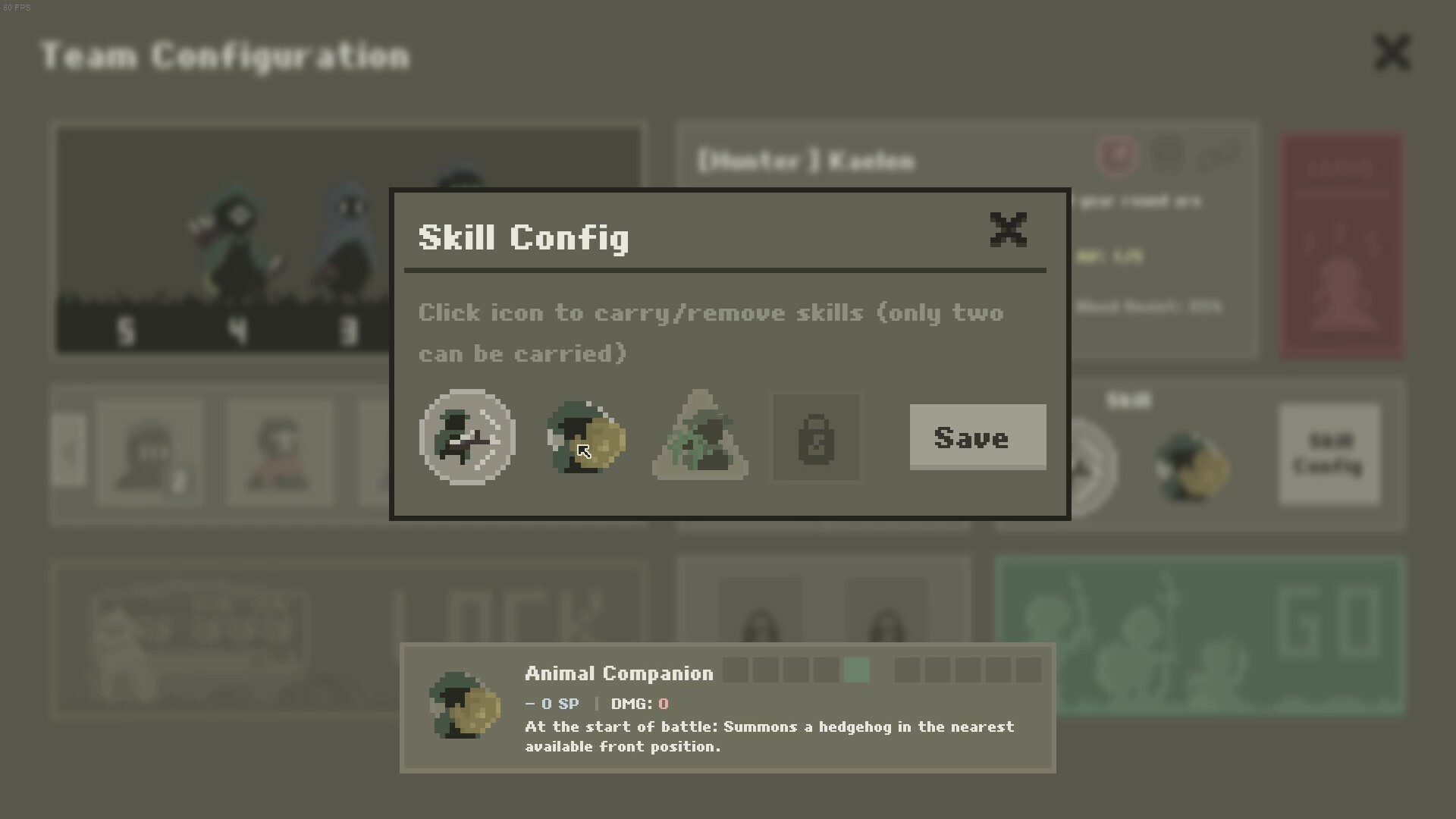Viewport: 1456px width, 819px height.
Task: Click the heart icon in Kaelen's panel header
Action: click(x=1118, y=155)
